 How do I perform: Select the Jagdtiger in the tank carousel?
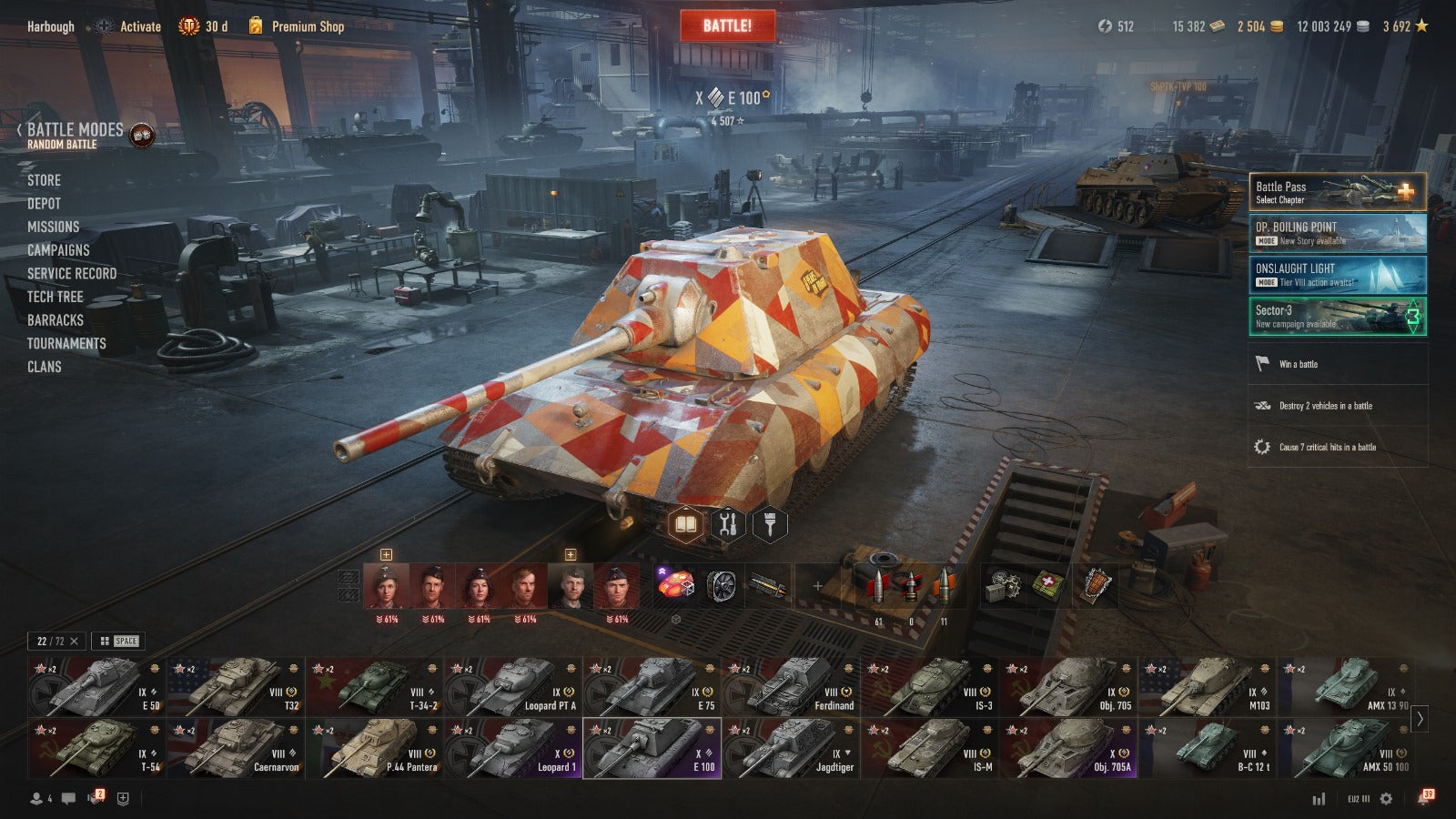click(791, 749)
